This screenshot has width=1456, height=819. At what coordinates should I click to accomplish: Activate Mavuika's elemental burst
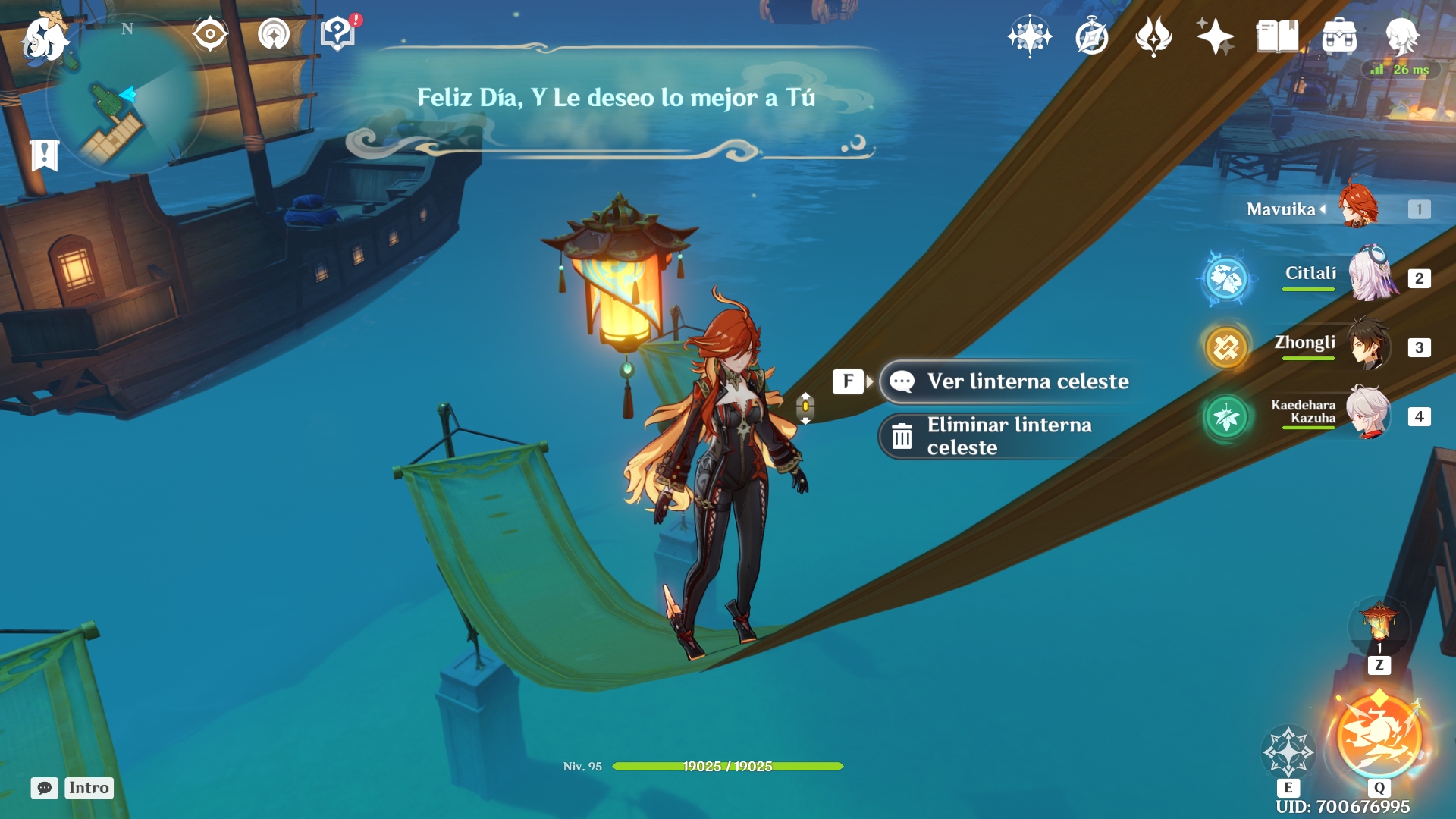(x=1379, y=736)
